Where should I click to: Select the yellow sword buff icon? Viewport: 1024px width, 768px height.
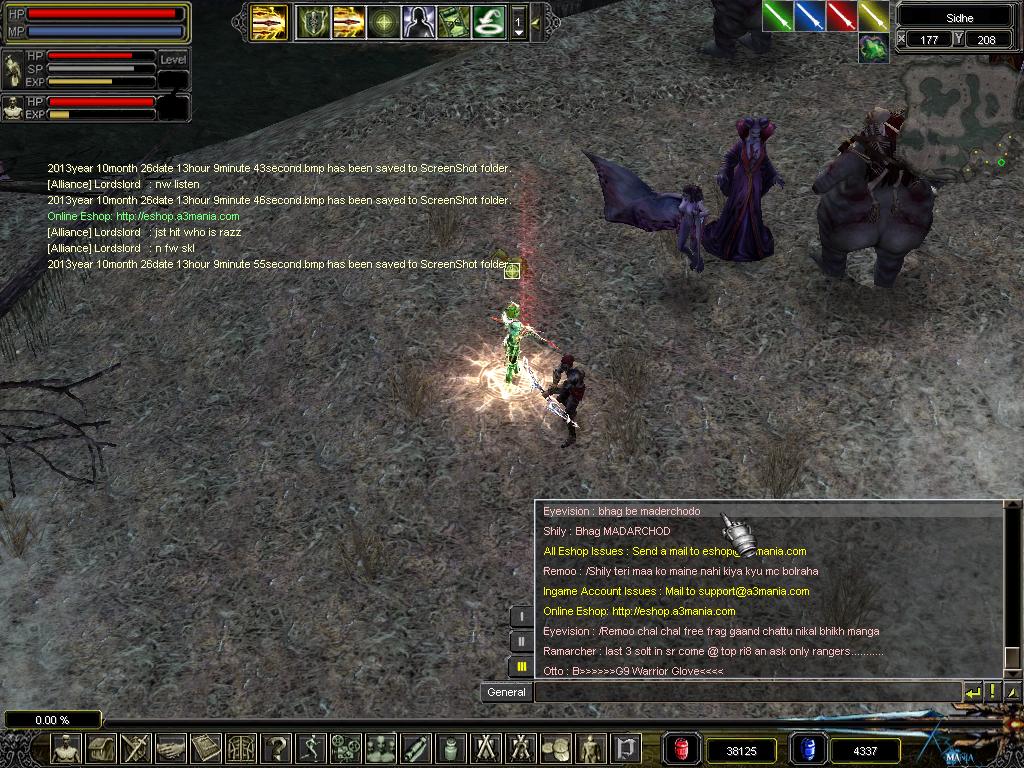click(x=873, y=16)
